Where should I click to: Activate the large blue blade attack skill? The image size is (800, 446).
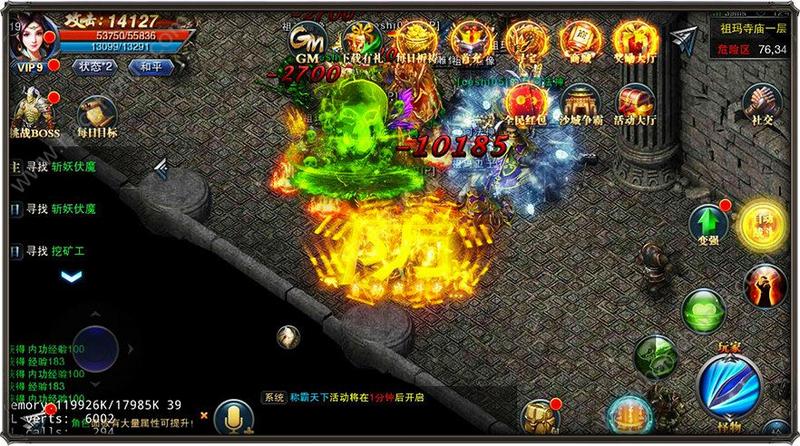tap(728, 391)
